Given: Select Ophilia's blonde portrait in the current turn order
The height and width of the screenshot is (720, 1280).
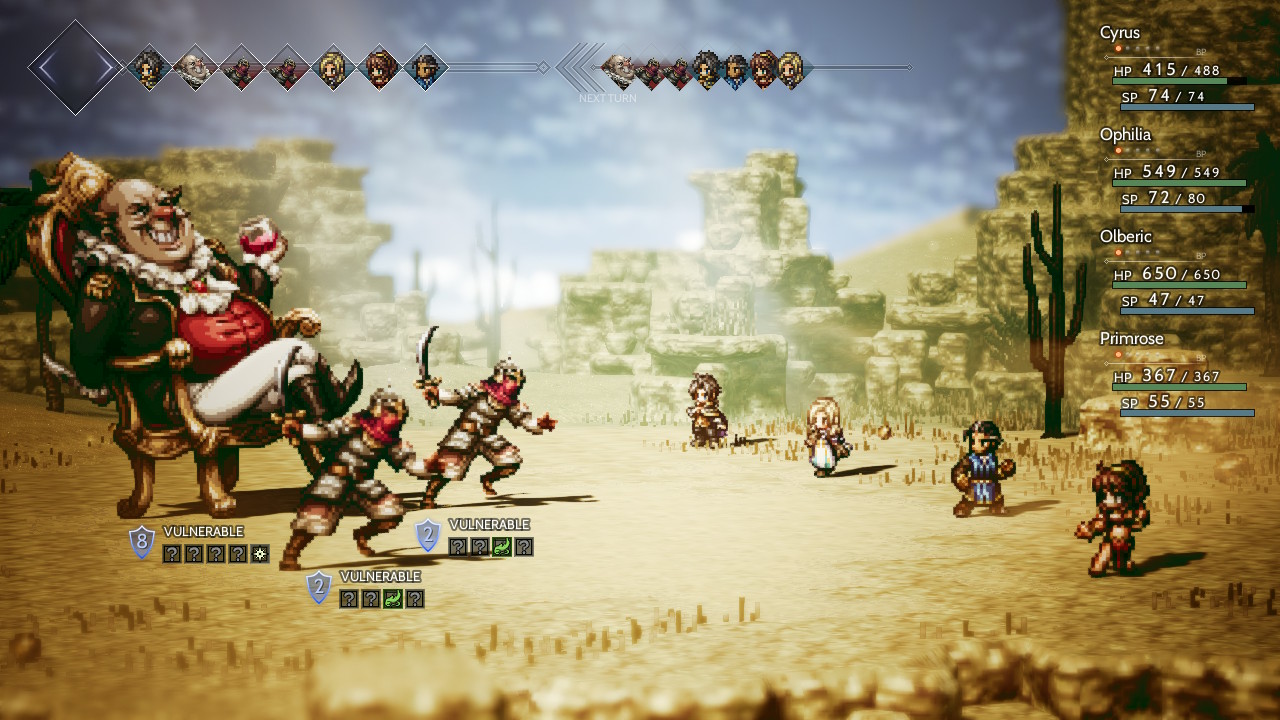Looking at the screenshot, I should coord(331,68).
